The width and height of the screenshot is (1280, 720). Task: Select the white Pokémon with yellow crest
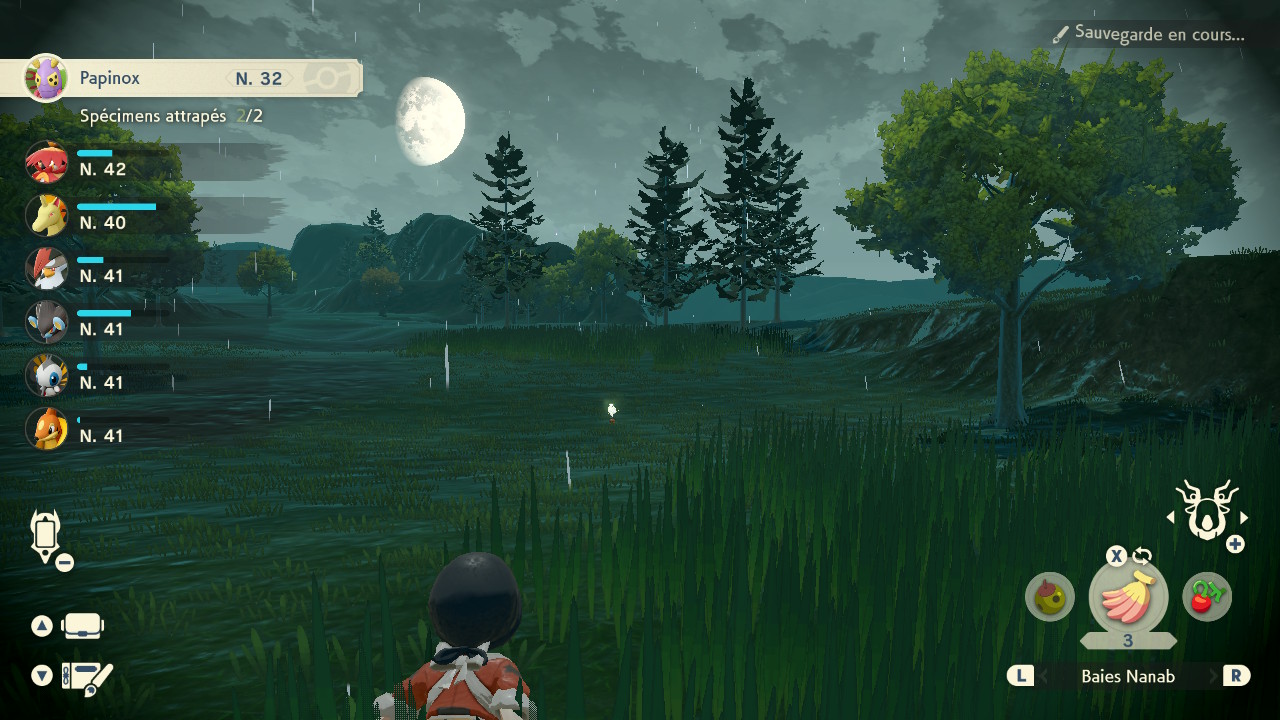(x=46, y=375)
